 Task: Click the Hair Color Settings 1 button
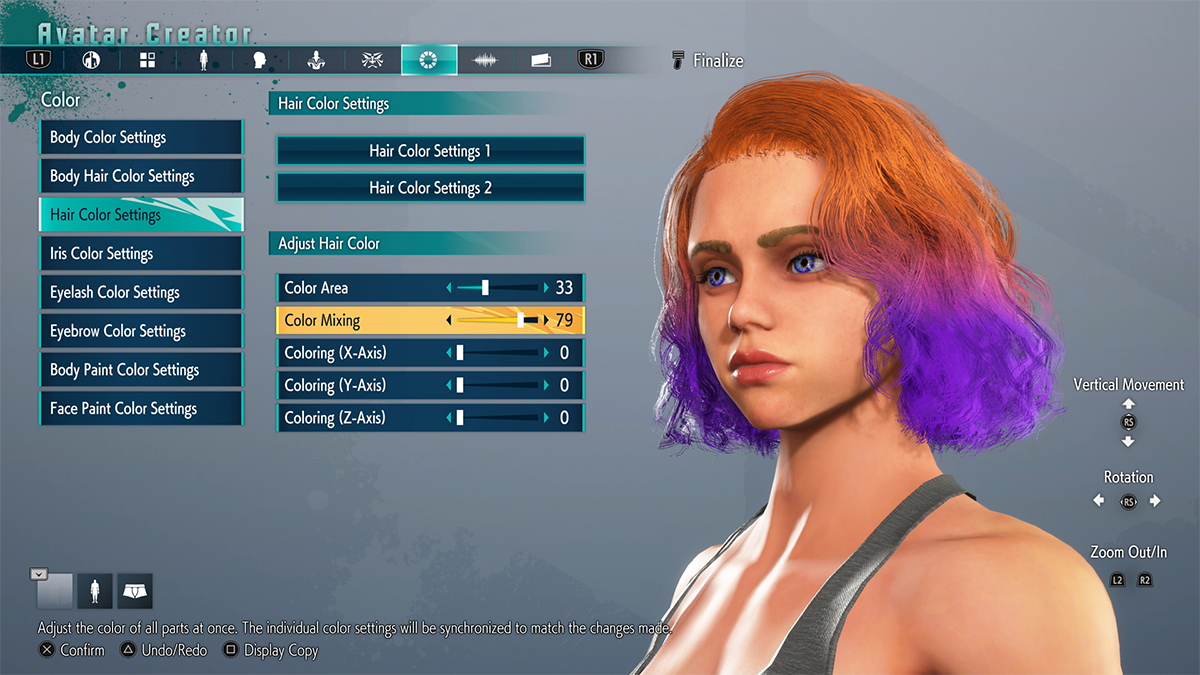(x=430, y=151)
